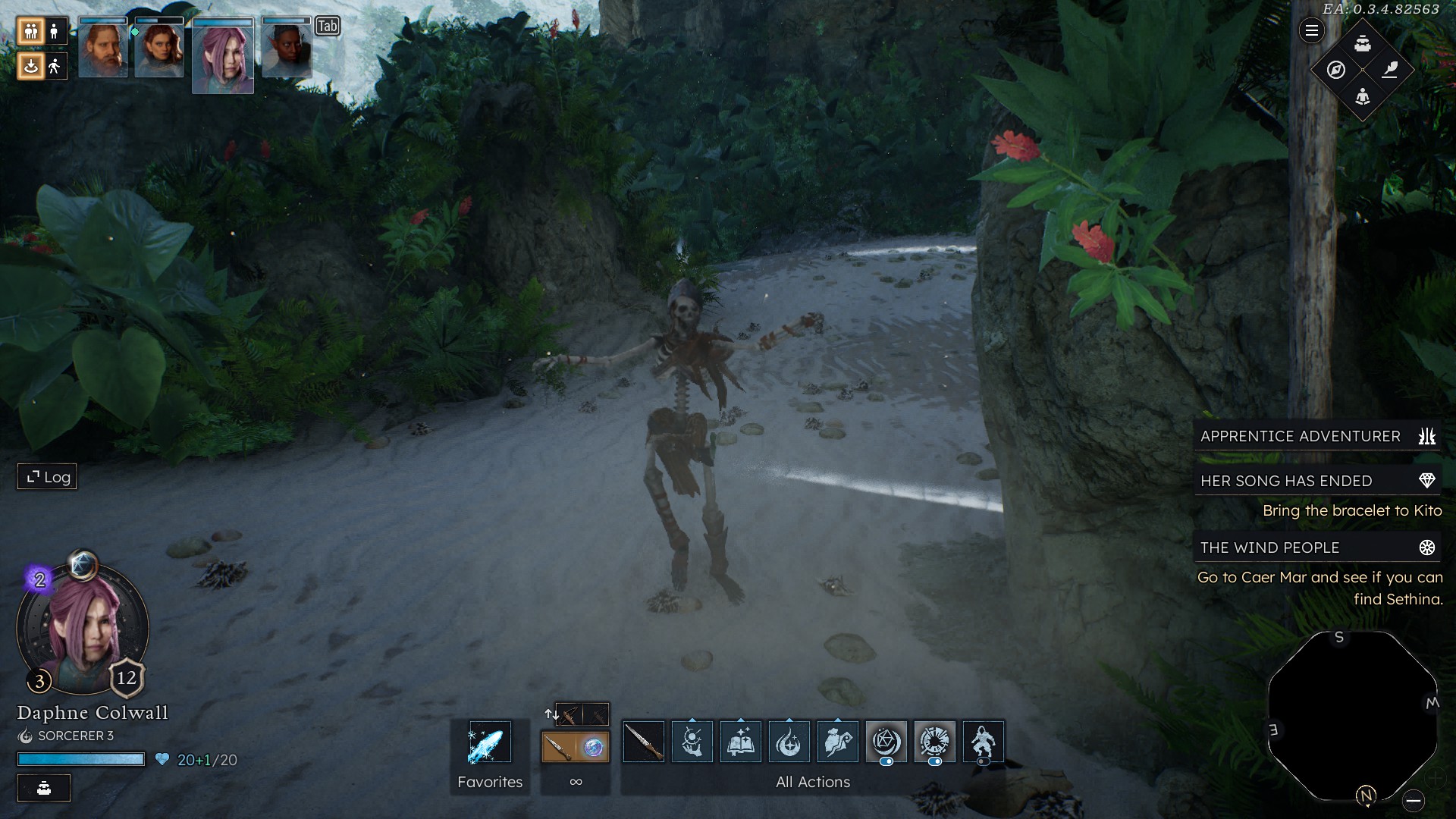
Task: Select the red-haired woman party portrait
Action: tap(159, 49)
